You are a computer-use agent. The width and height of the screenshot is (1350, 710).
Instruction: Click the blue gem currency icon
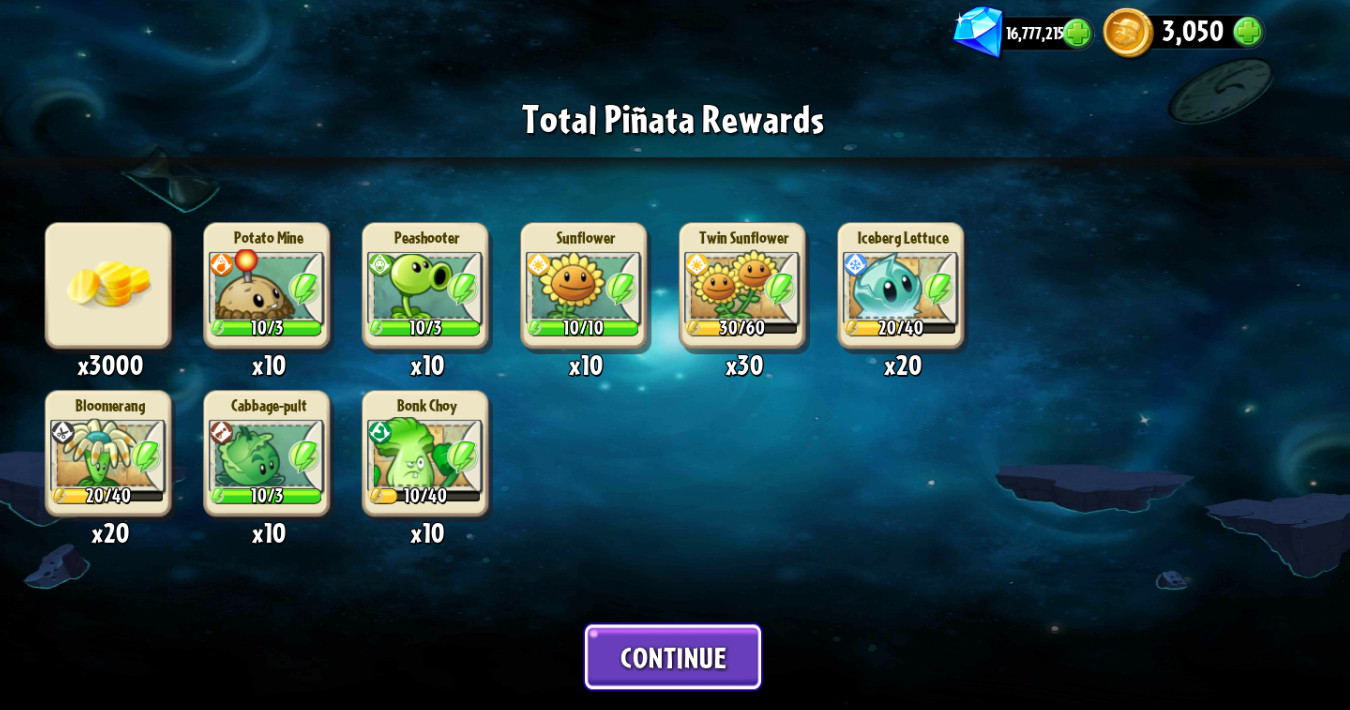pyautogui.click(x=978, y=31)
